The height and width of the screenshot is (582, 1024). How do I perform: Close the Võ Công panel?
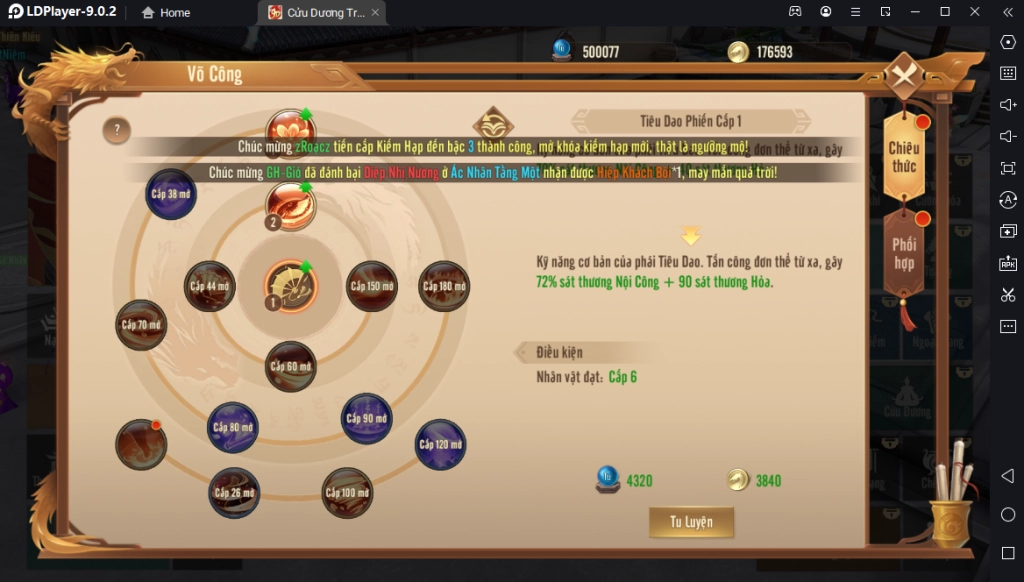coord(905,76)
